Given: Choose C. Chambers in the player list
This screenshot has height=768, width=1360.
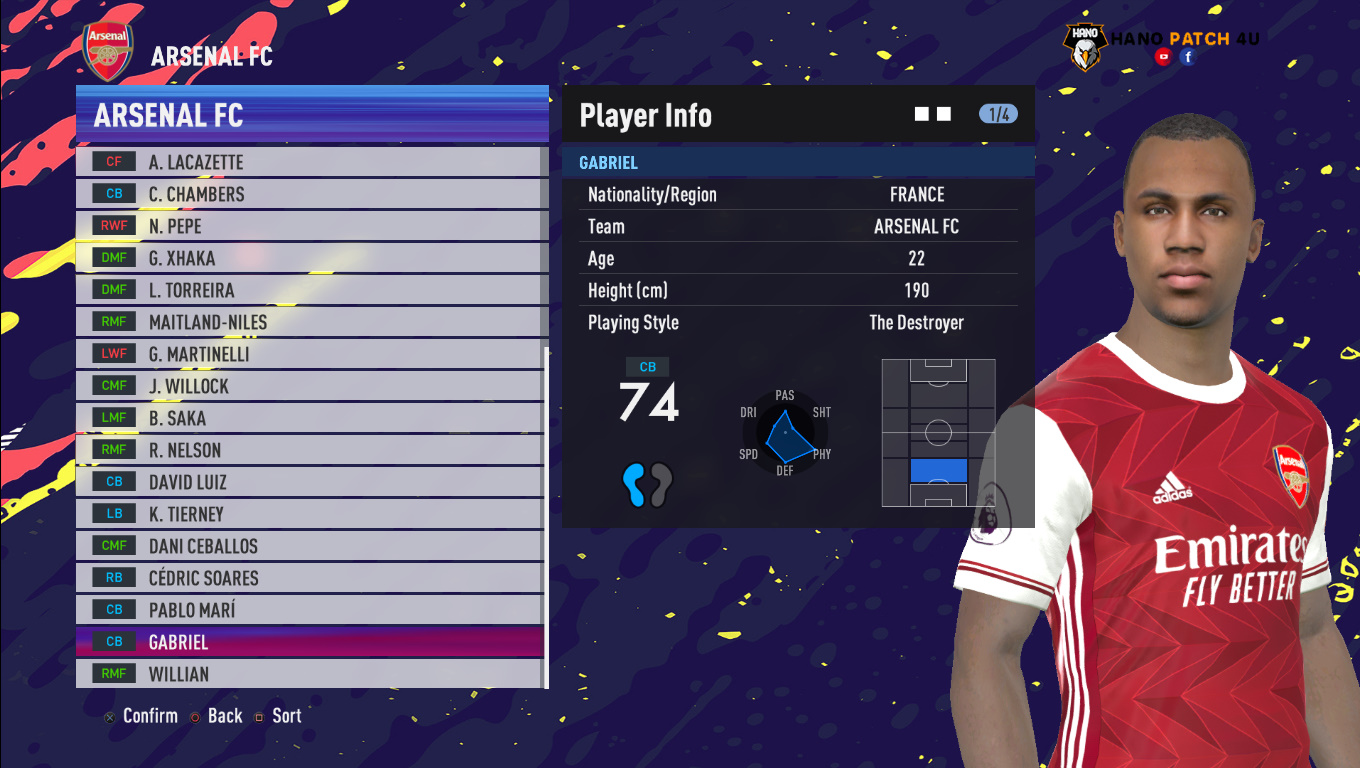Looking at the screenshot, I should tap(310, 194).
